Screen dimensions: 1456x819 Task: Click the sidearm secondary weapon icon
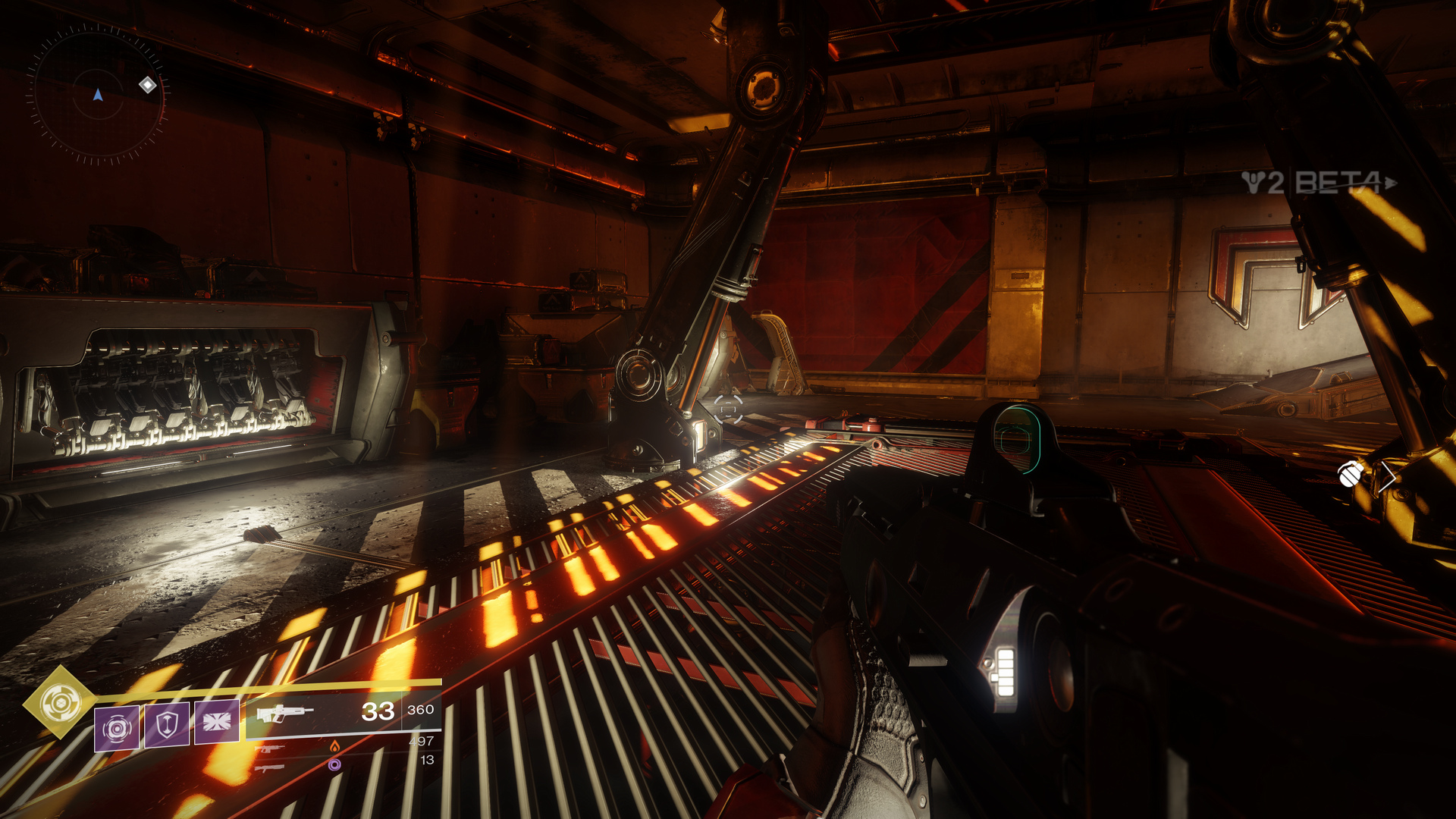click(269, 748)
